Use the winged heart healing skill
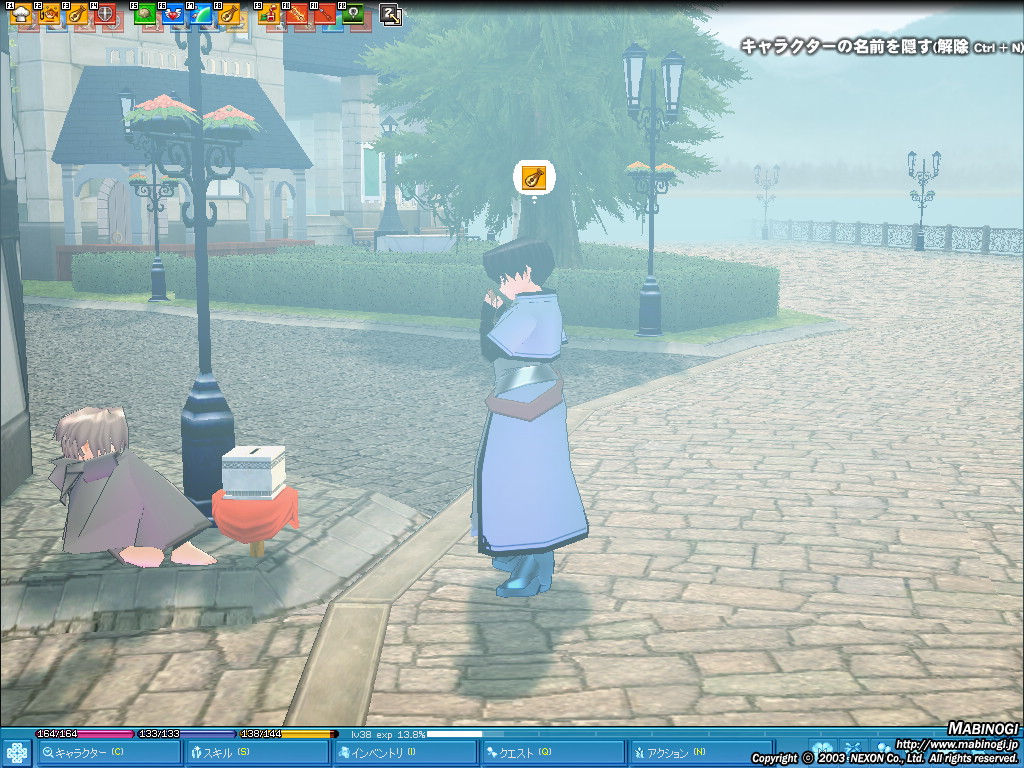The width and height of the screenshot is (1024, 768). coord(173,15)
